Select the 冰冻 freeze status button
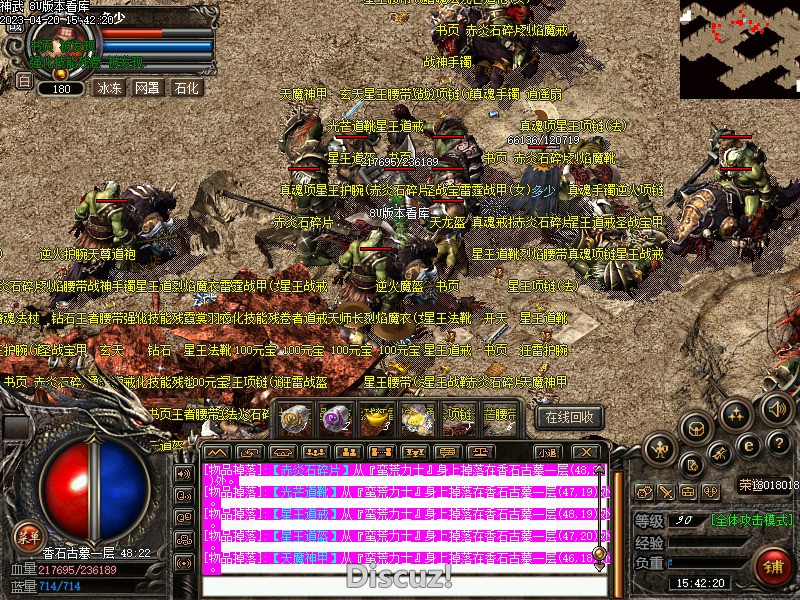The width and height of the screenshot is (800, 600). click(109, 88)
